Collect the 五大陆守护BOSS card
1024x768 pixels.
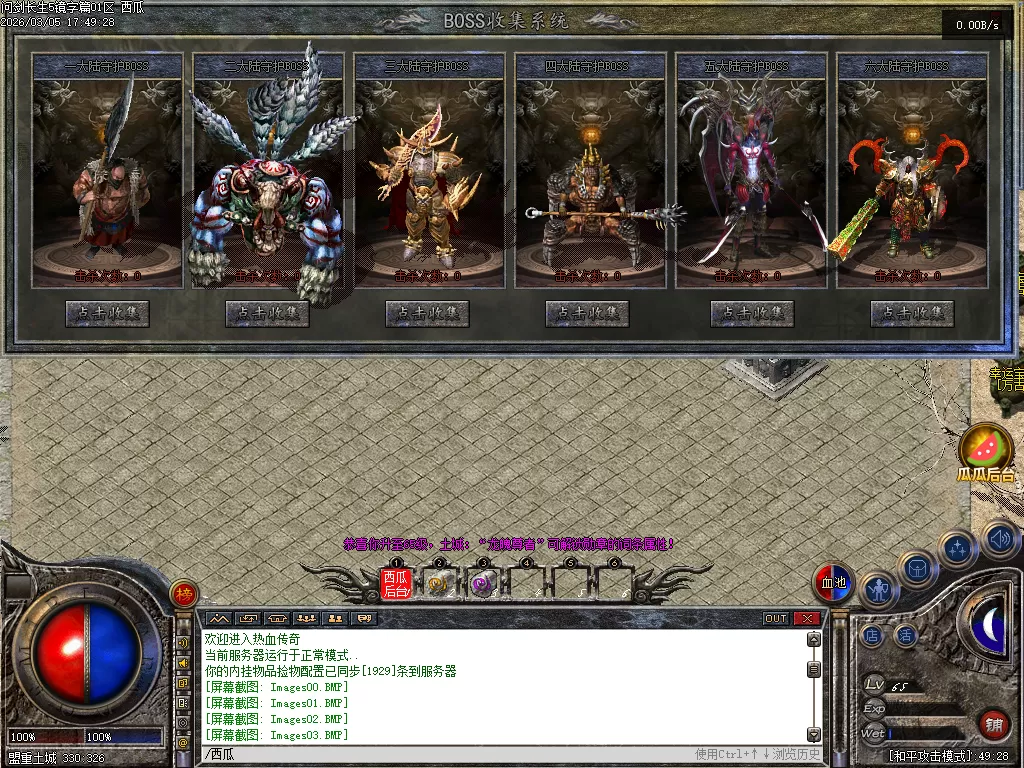(752, 313)
